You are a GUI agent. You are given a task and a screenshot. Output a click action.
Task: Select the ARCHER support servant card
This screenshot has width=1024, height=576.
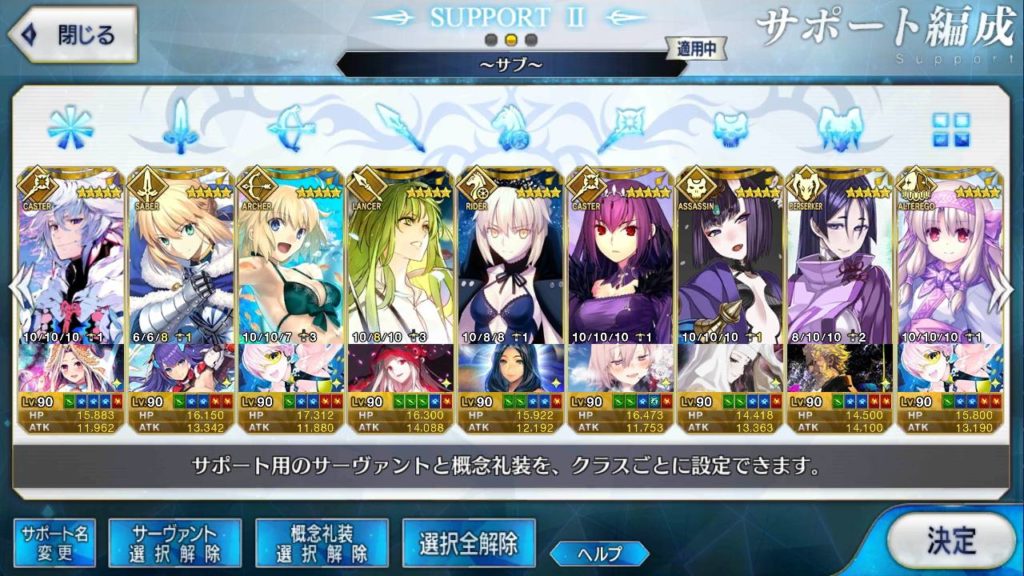pos(290,260)
